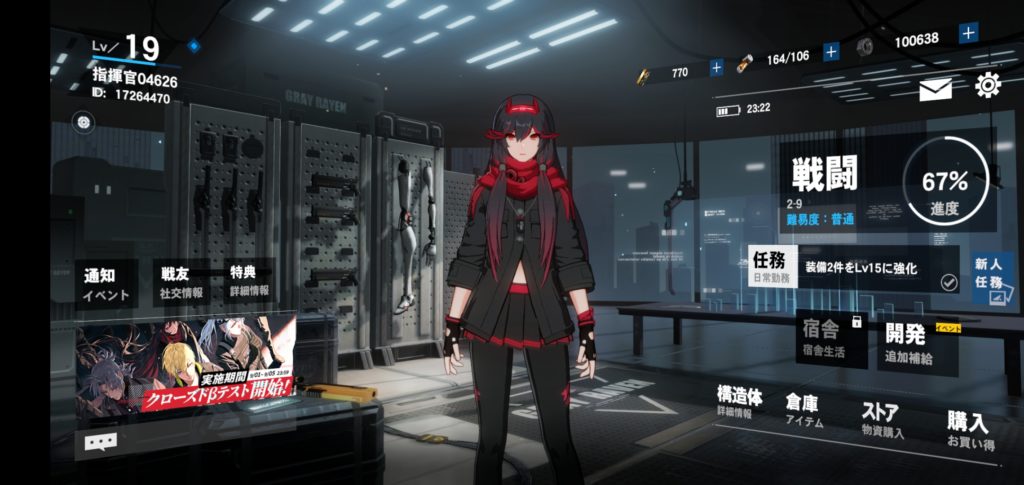Viewport: 1024px width, 485px height.
Task: Open the 特典 bonus details
Action: [x=248, y=282]
